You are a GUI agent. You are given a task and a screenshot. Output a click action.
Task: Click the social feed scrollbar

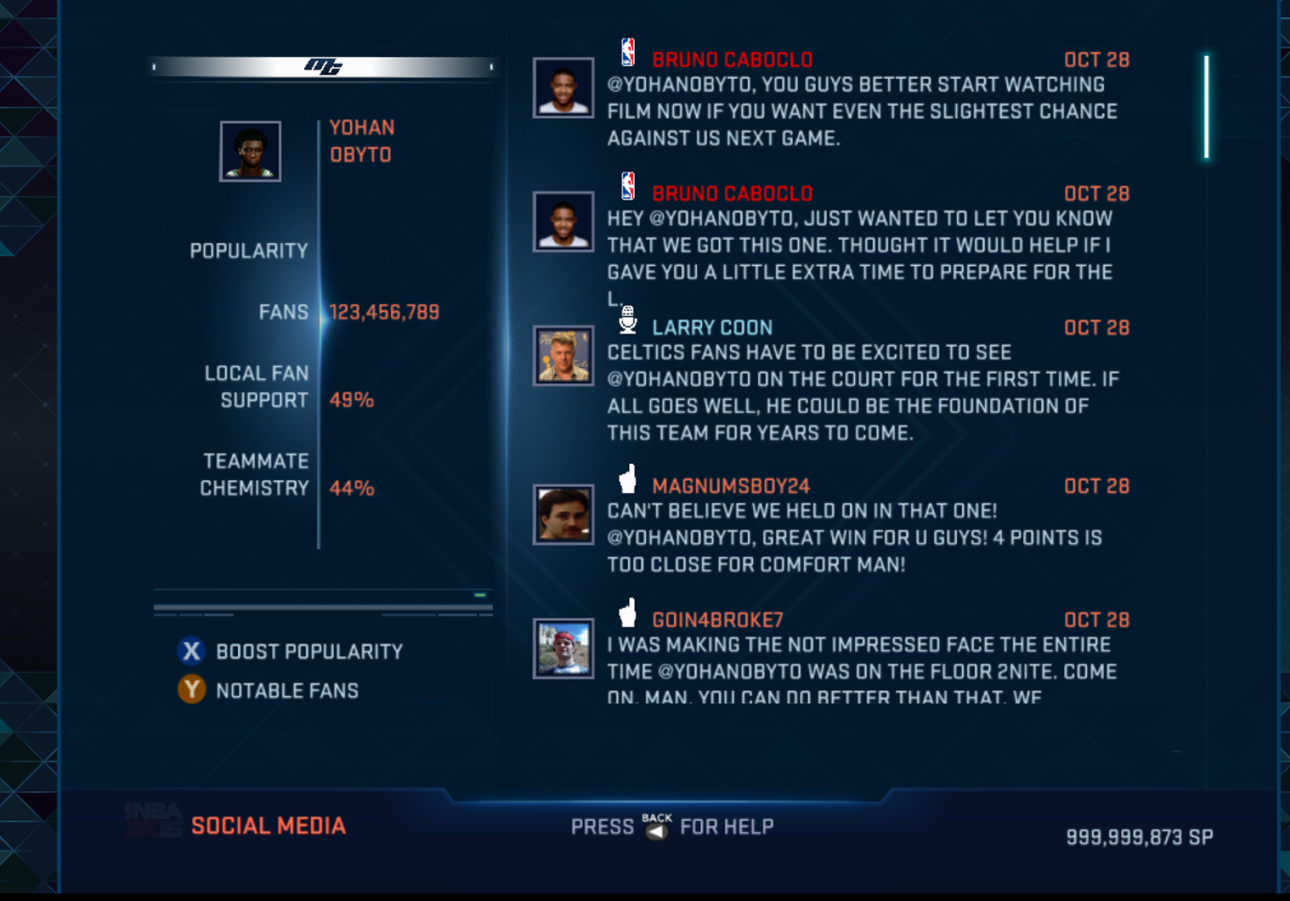[x=1206, y=108]
